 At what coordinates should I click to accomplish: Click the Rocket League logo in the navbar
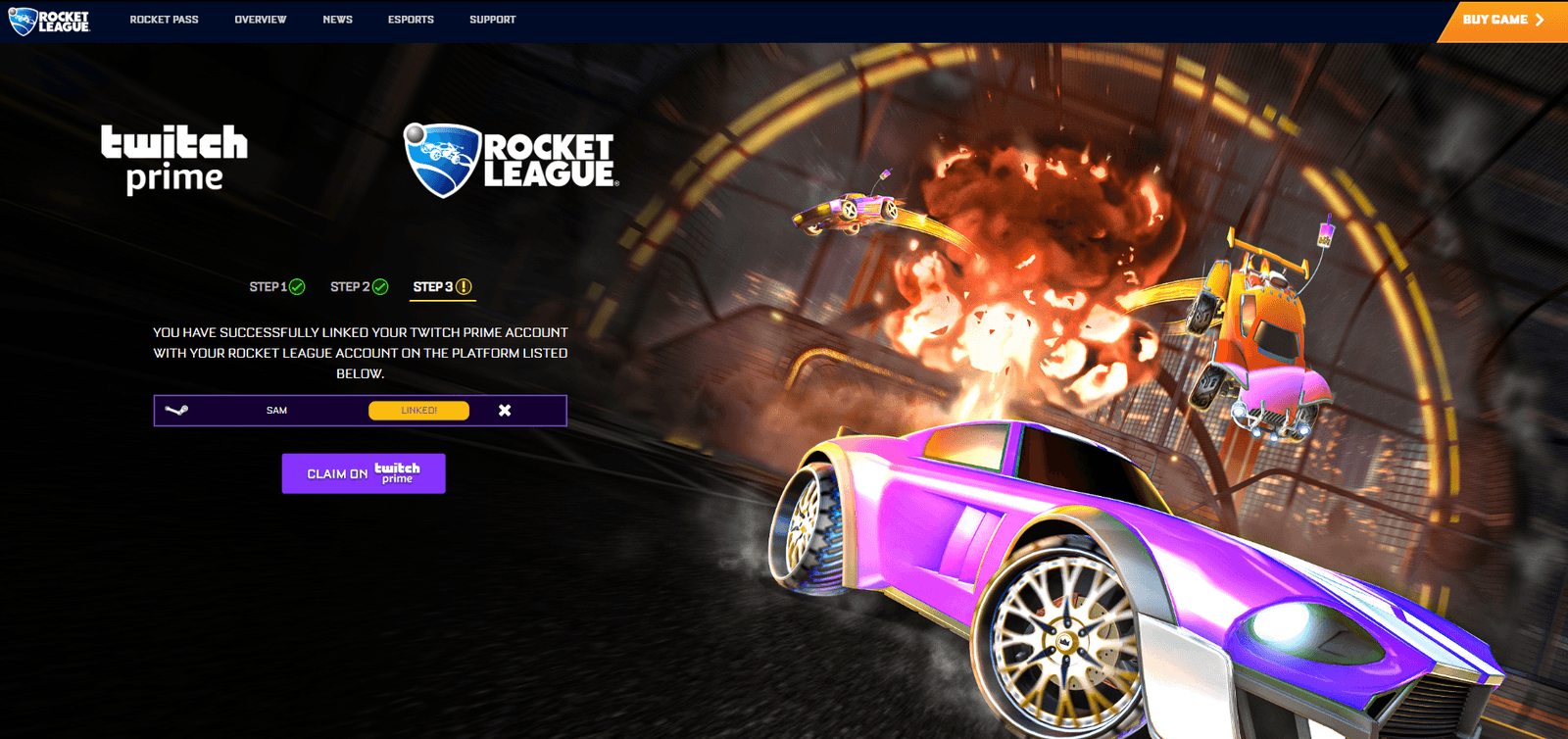[47, 19]
